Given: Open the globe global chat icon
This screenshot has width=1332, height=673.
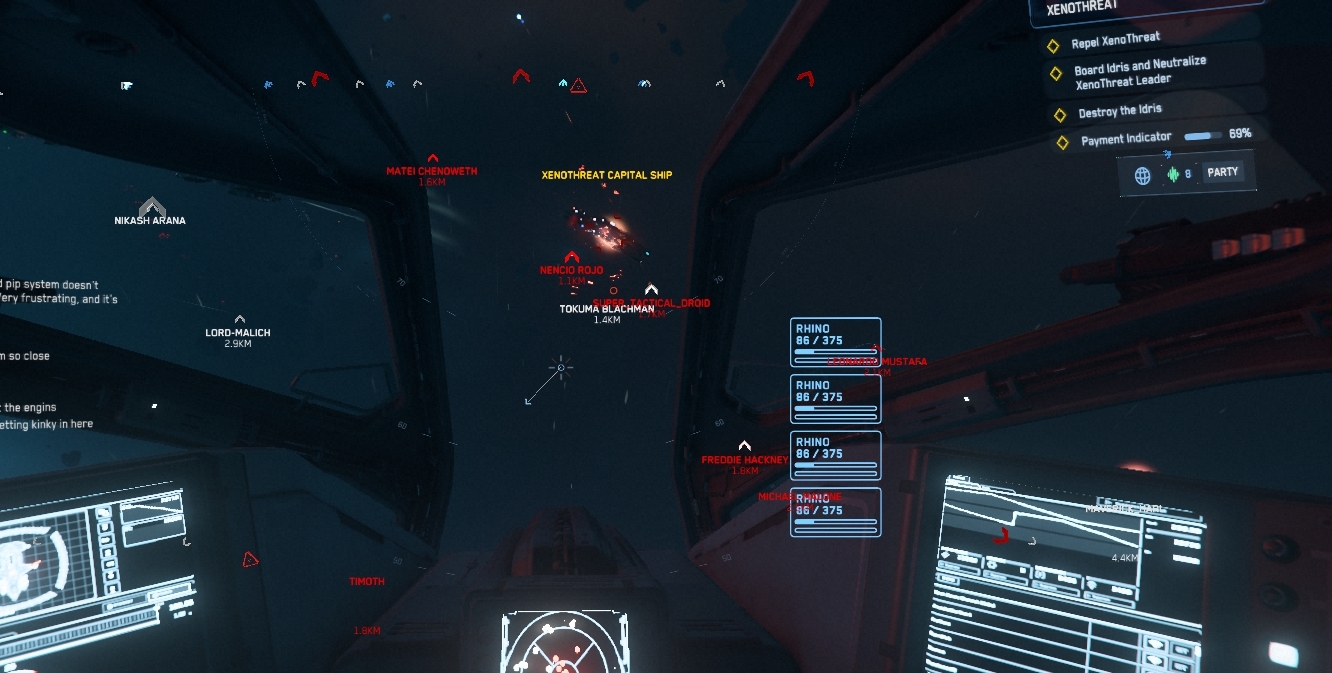Looking at the screenshot, I should 1143,176.
